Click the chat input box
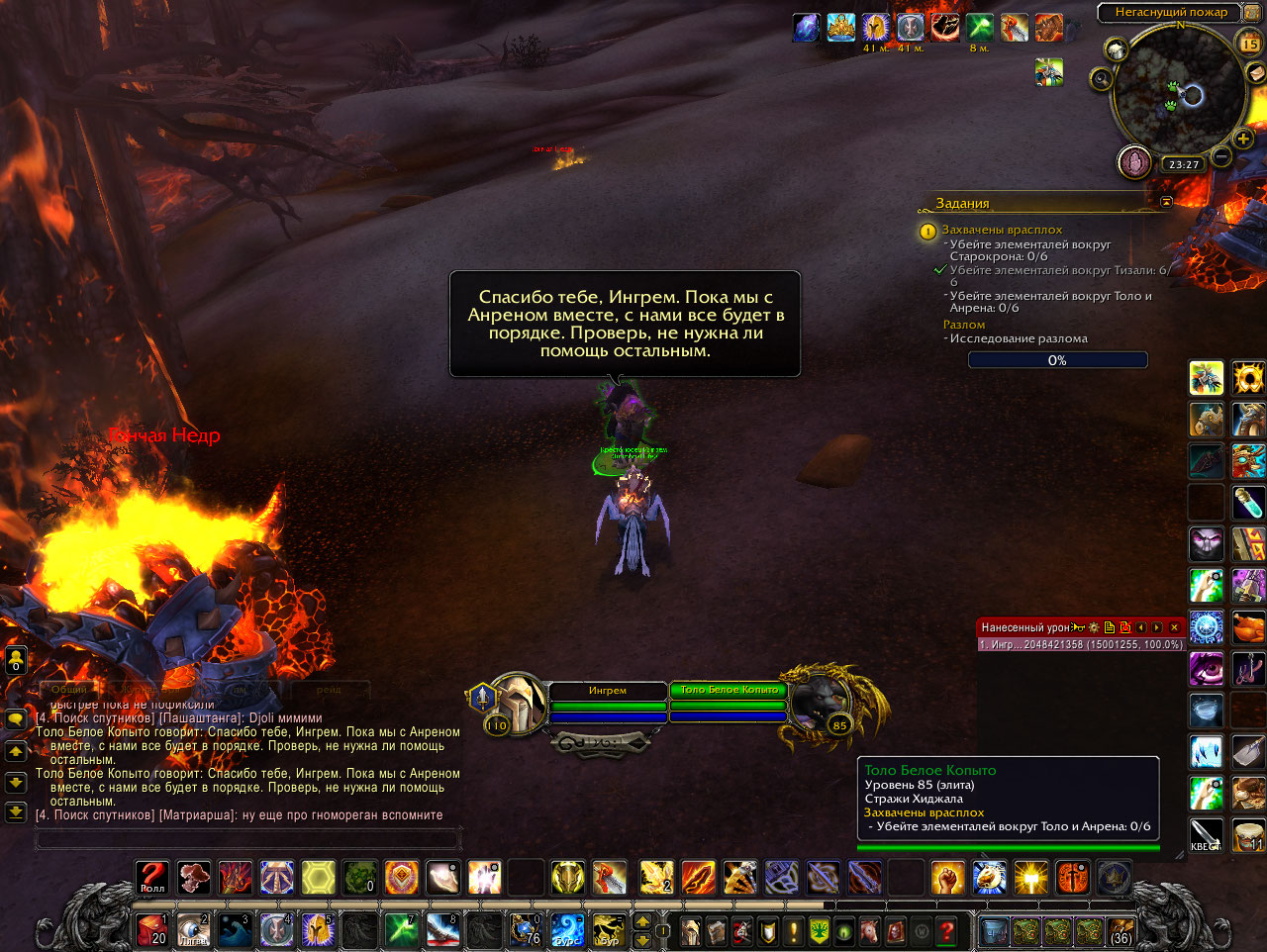The image size is (1267, 952). point(247,839)
